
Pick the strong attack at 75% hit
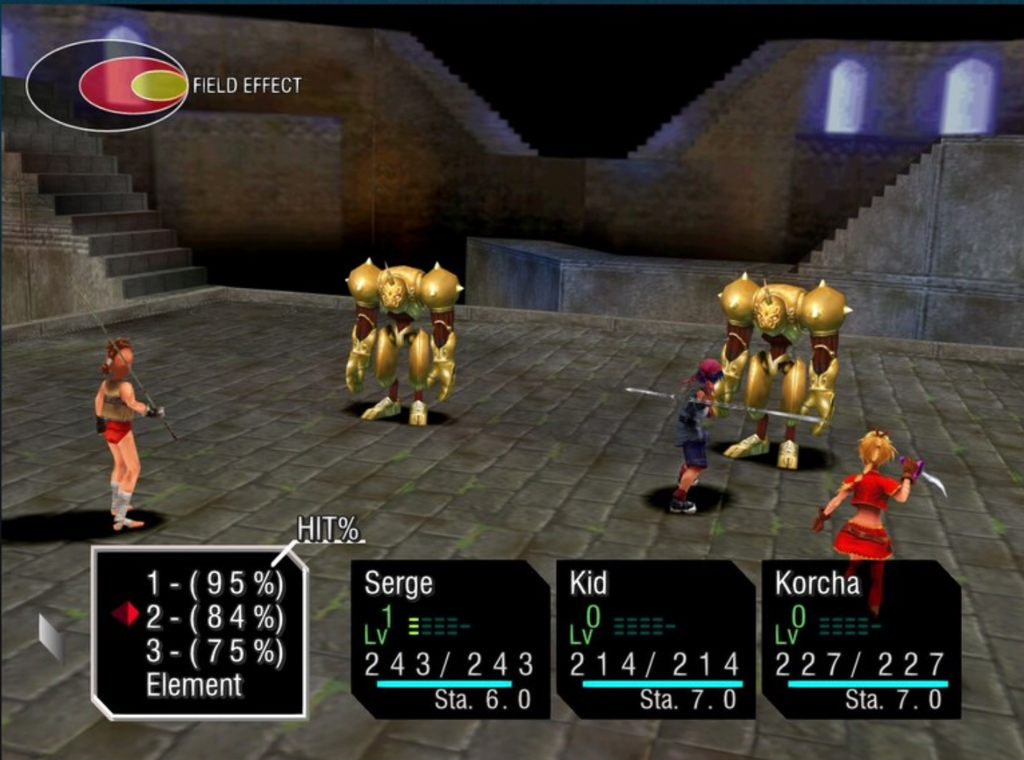click(x=214, y=652)
